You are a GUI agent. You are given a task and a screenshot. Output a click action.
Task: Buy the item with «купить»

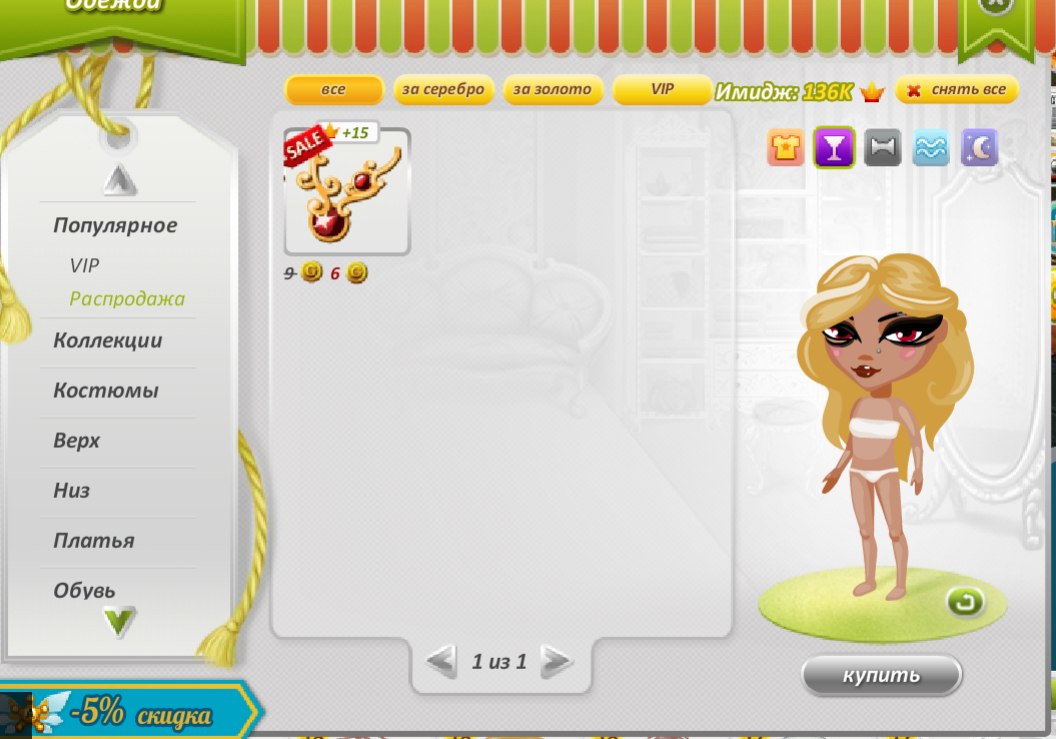[x=881, y=675]
